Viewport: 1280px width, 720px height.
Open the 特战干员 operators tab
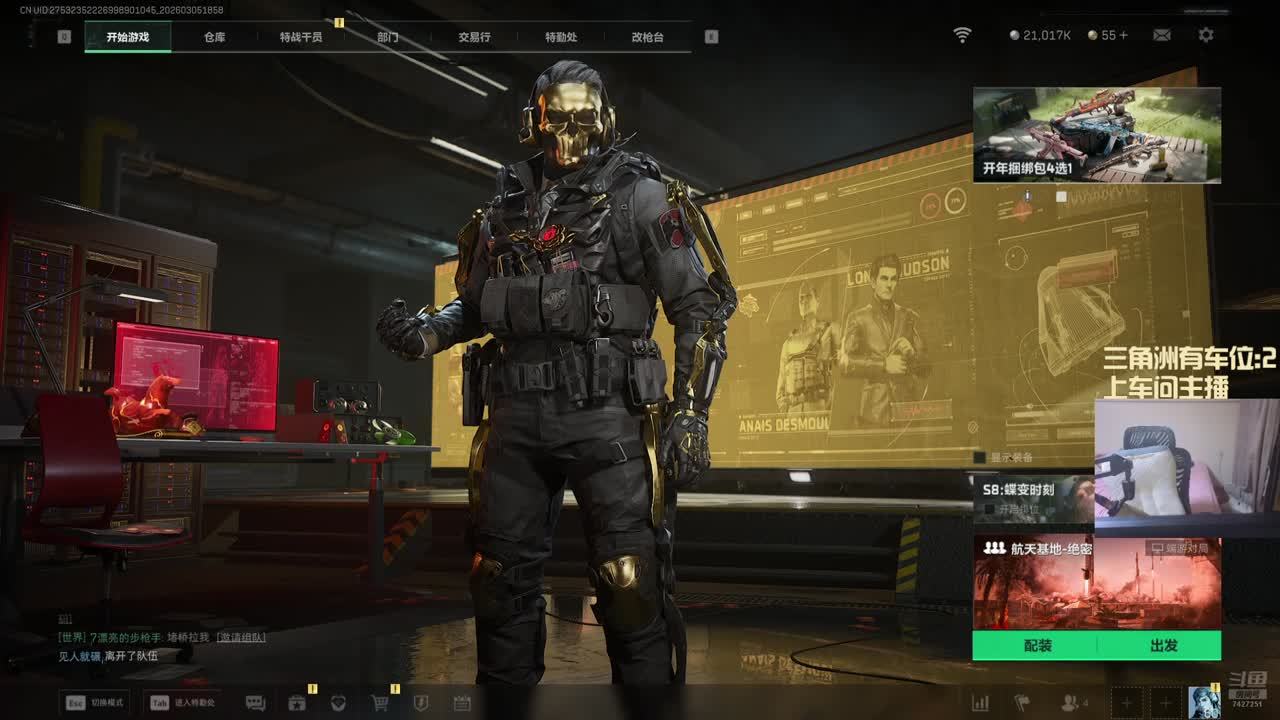click(301, 37)
